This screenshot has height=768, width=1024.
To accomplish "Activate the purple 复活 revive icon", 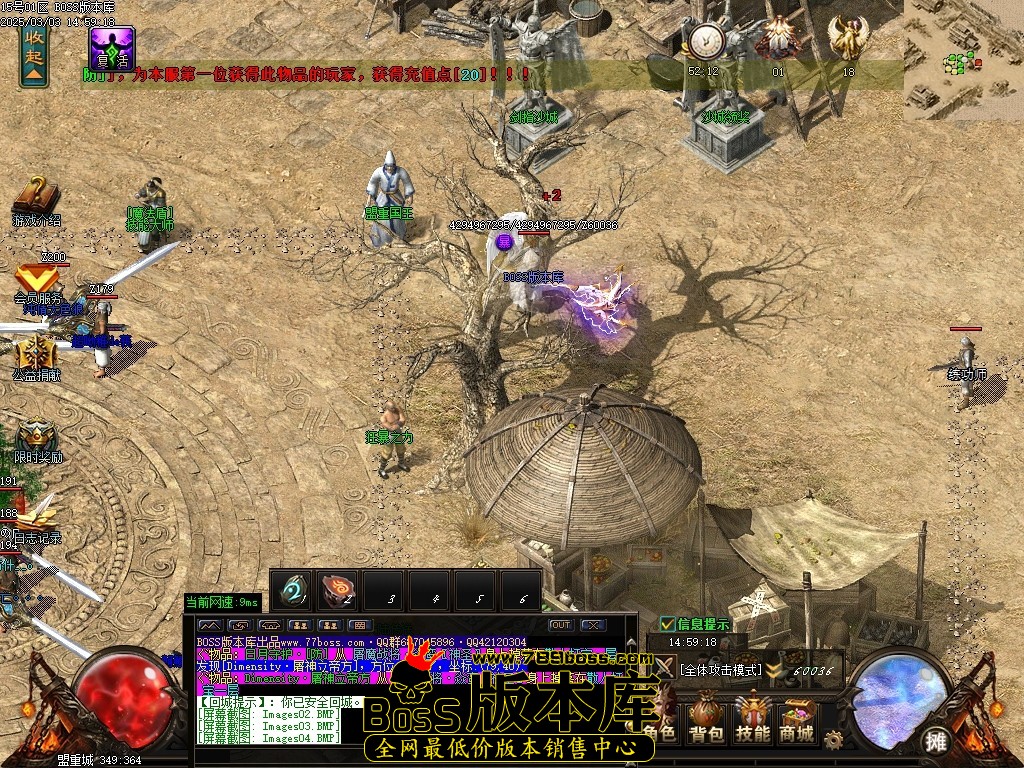I will [112, 48].
